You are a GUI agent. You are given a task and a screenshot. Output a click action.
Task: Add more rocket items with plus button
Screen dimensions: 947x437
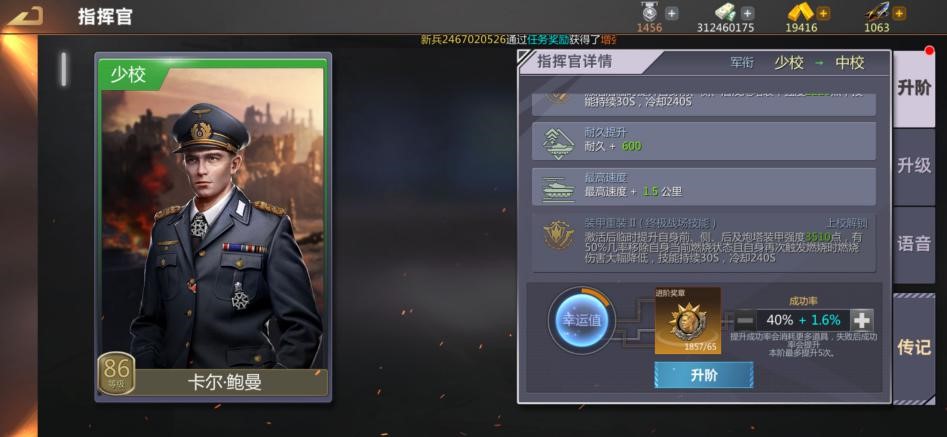pyautogui.click(x=899, y=13)
